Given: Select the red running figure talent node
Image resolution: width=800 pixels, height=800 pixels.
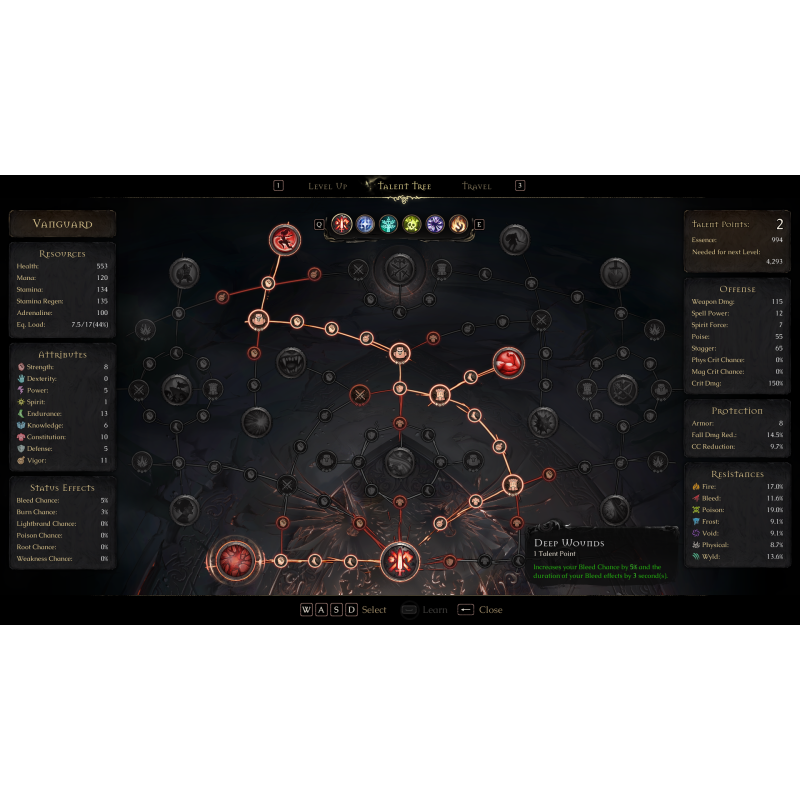Looking at the screenshot, I should [285, 239].
